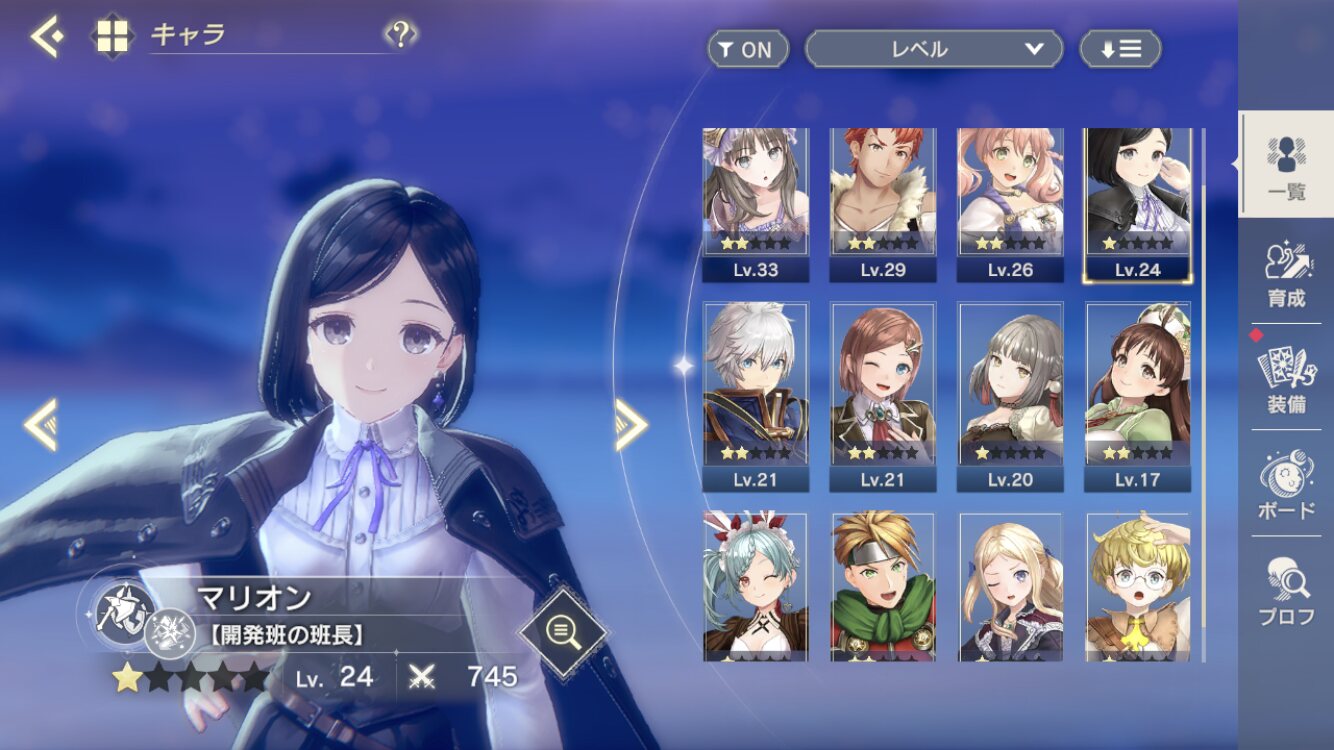Switch to the 装備 tab
Image resolution: width=1334 pixels, height=750 pixels.
(x=1286, y=378)
